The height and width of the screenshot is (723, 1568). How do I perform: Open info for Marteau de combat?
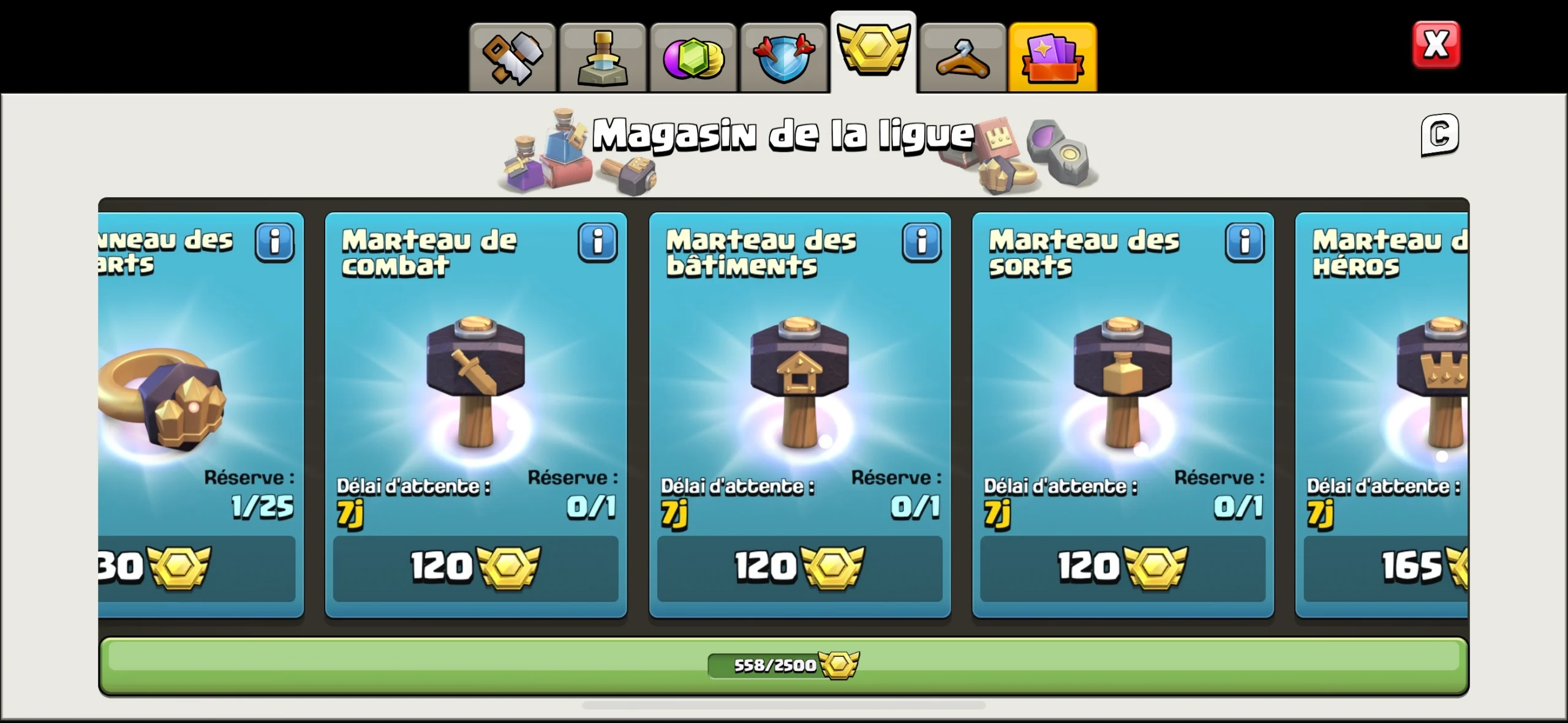598,242
